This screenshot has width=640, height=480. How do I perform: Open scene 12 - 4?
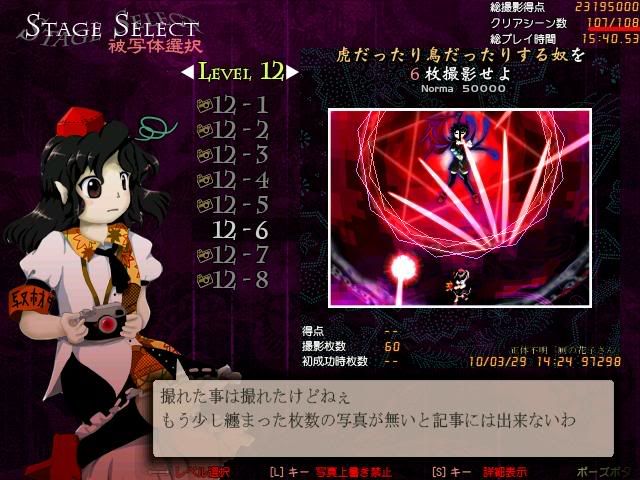[x=240, y=180]
